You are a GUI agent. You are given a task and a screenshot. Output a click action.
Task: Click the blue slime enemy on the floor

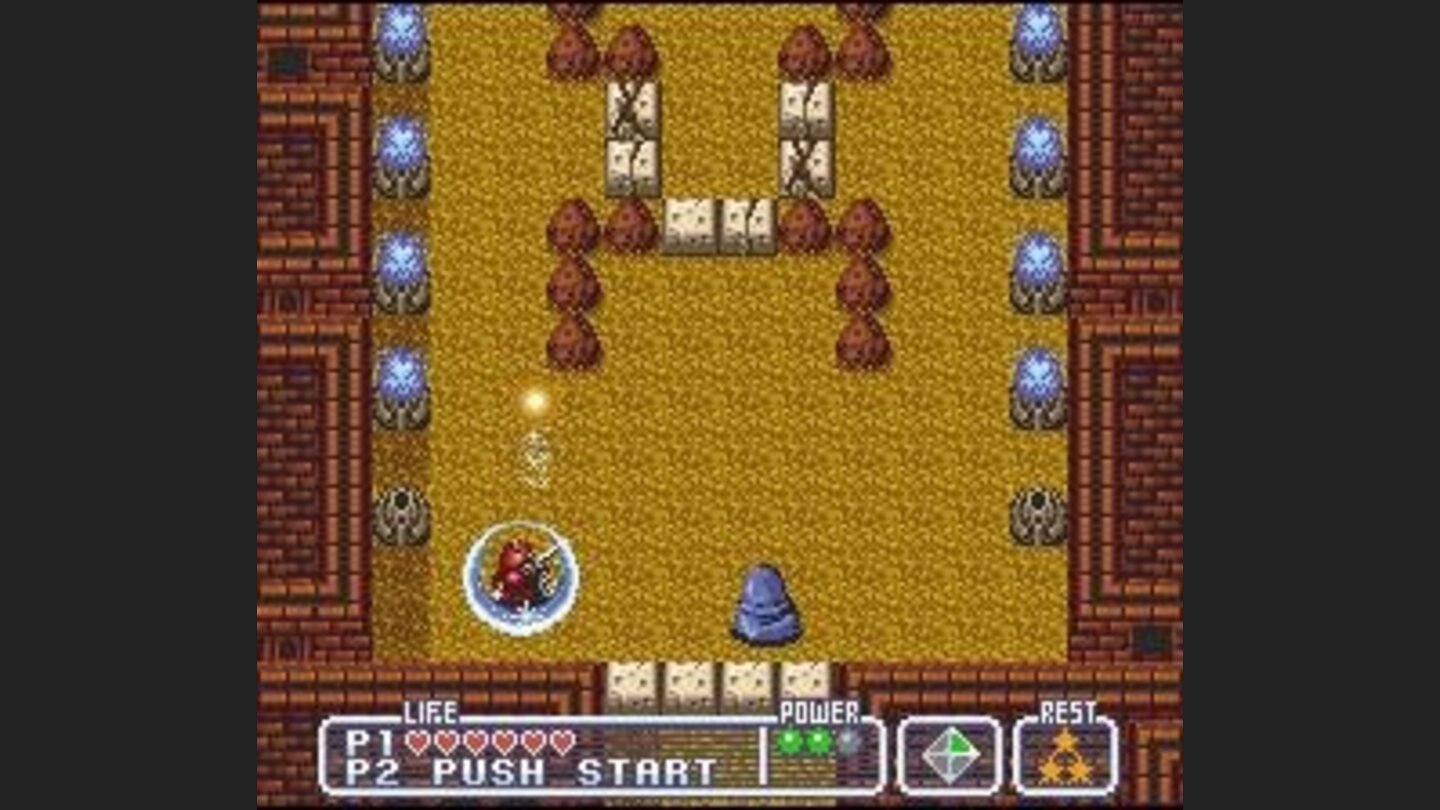(x=763, y=605)
